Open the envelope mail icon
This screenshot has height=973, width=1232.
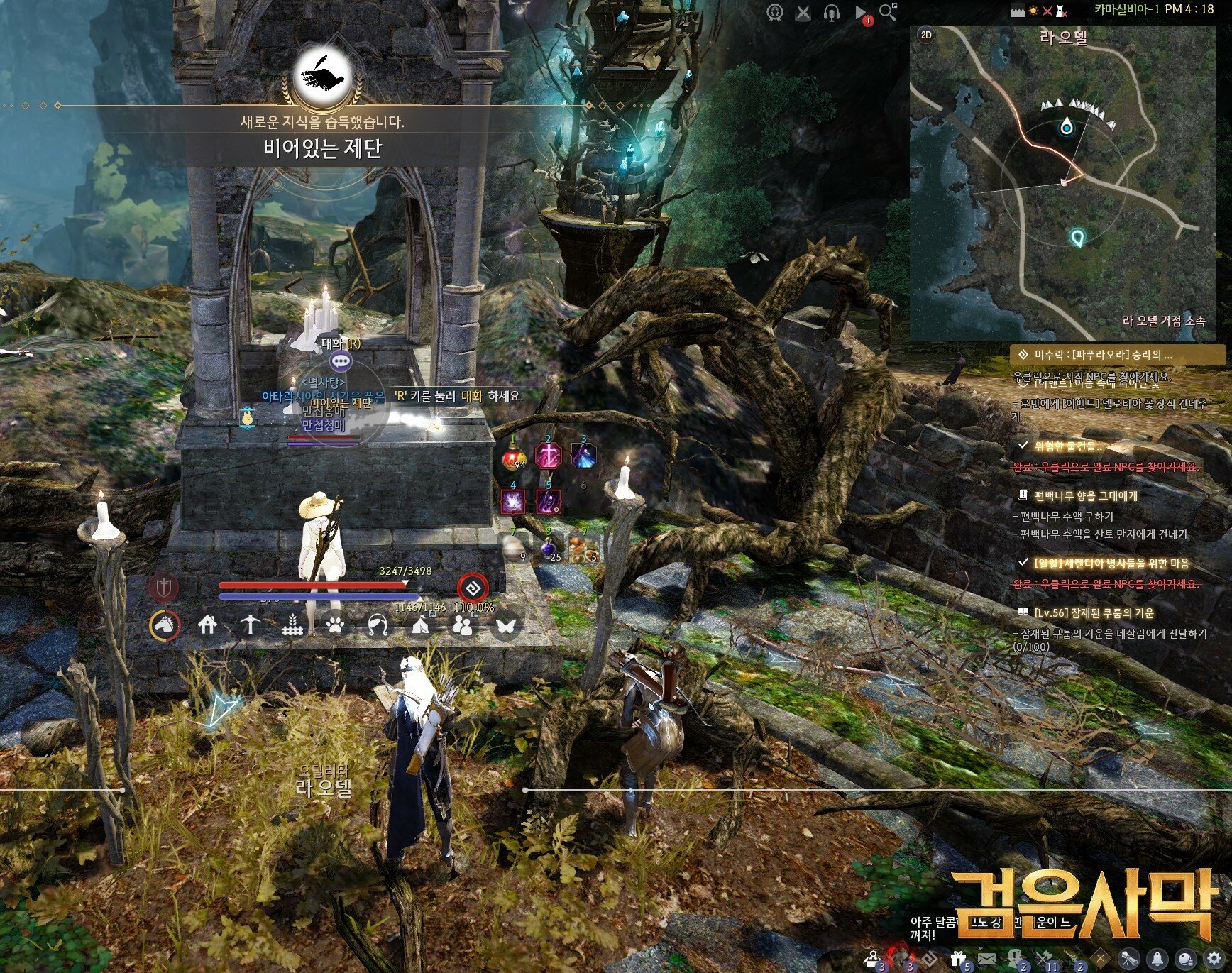click(x=986, y=959)
